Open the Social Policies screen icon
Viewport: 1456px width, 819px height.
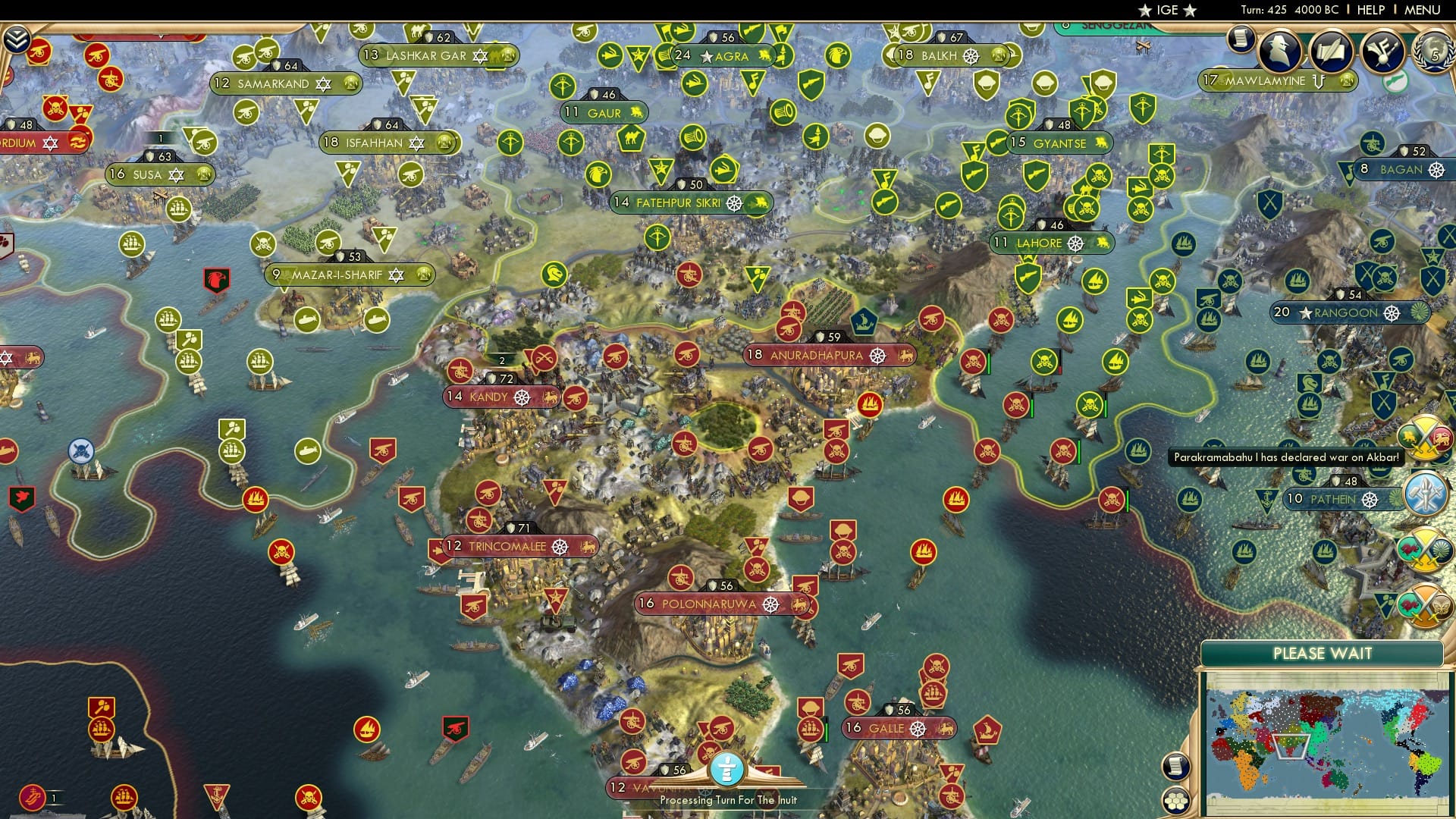[x=1282, y=53]
